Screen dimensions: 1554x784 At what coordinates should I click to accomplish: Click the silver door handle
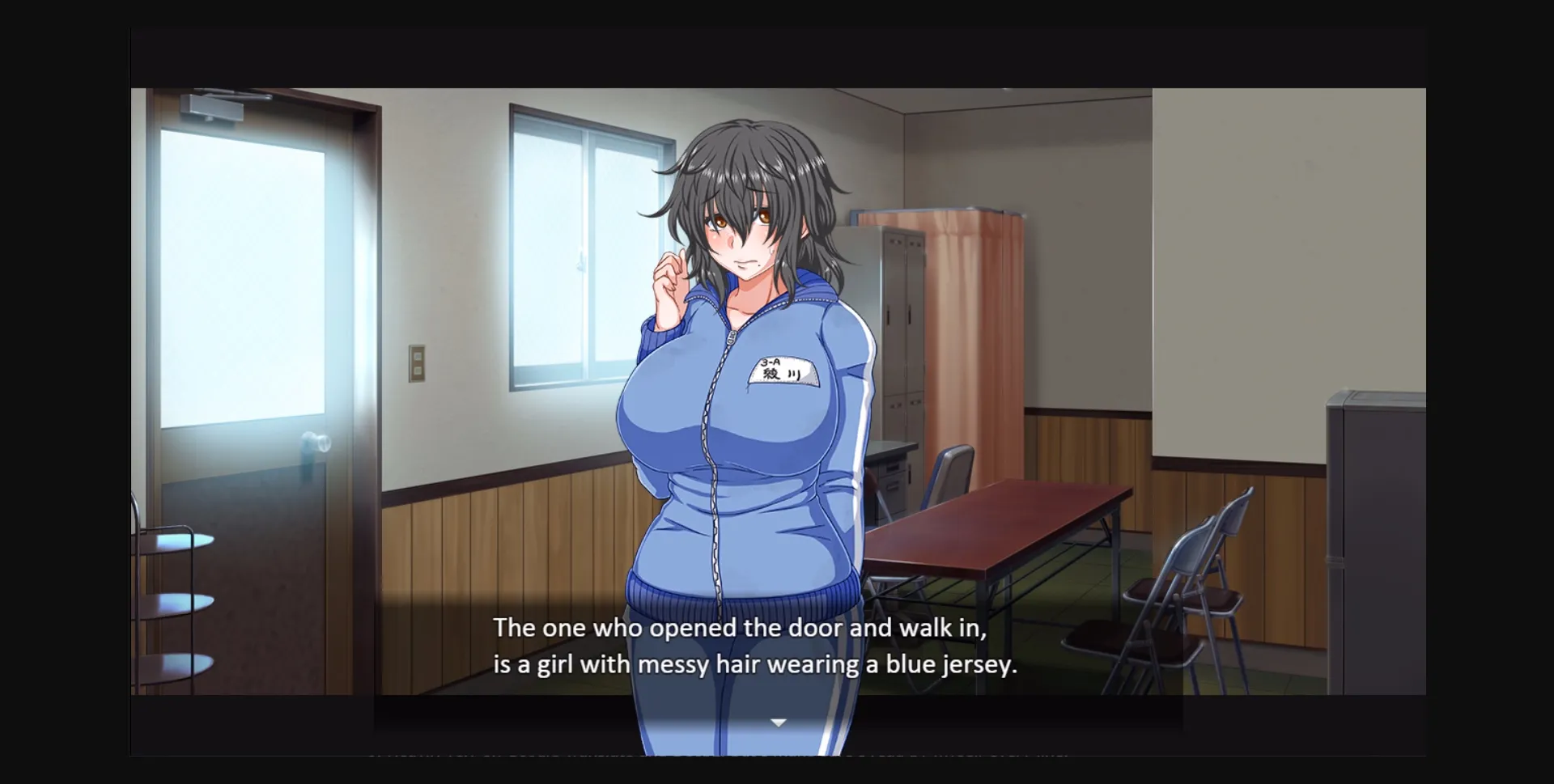point(317,442)
